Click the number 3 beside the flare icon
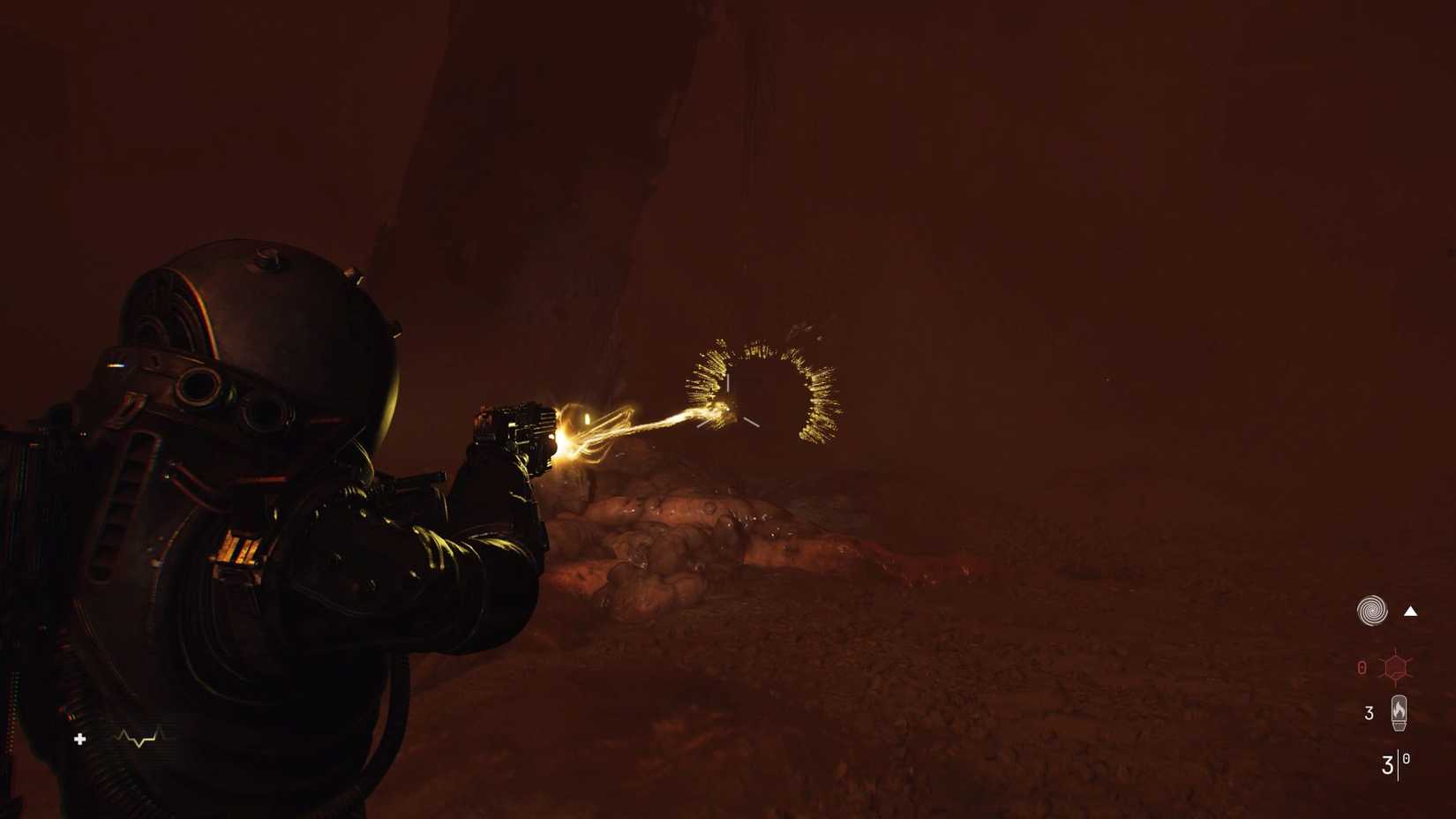The image size is (1456, 819). (1367, 711)
